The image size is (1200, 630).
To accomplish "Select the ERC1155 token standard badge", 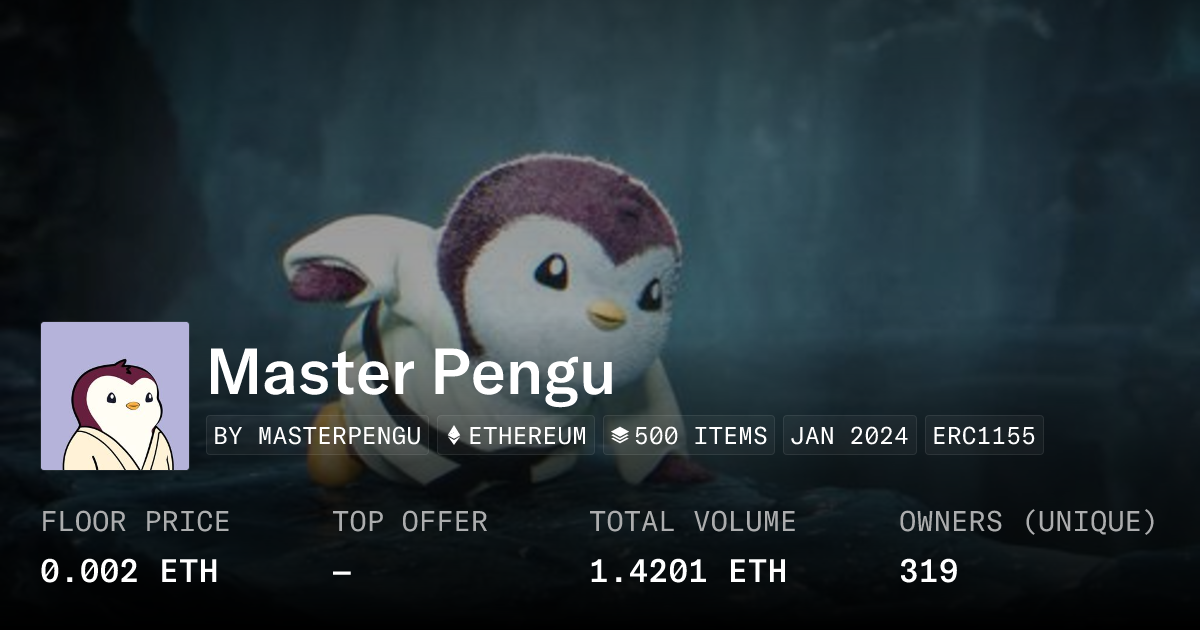I will point(984,436).
